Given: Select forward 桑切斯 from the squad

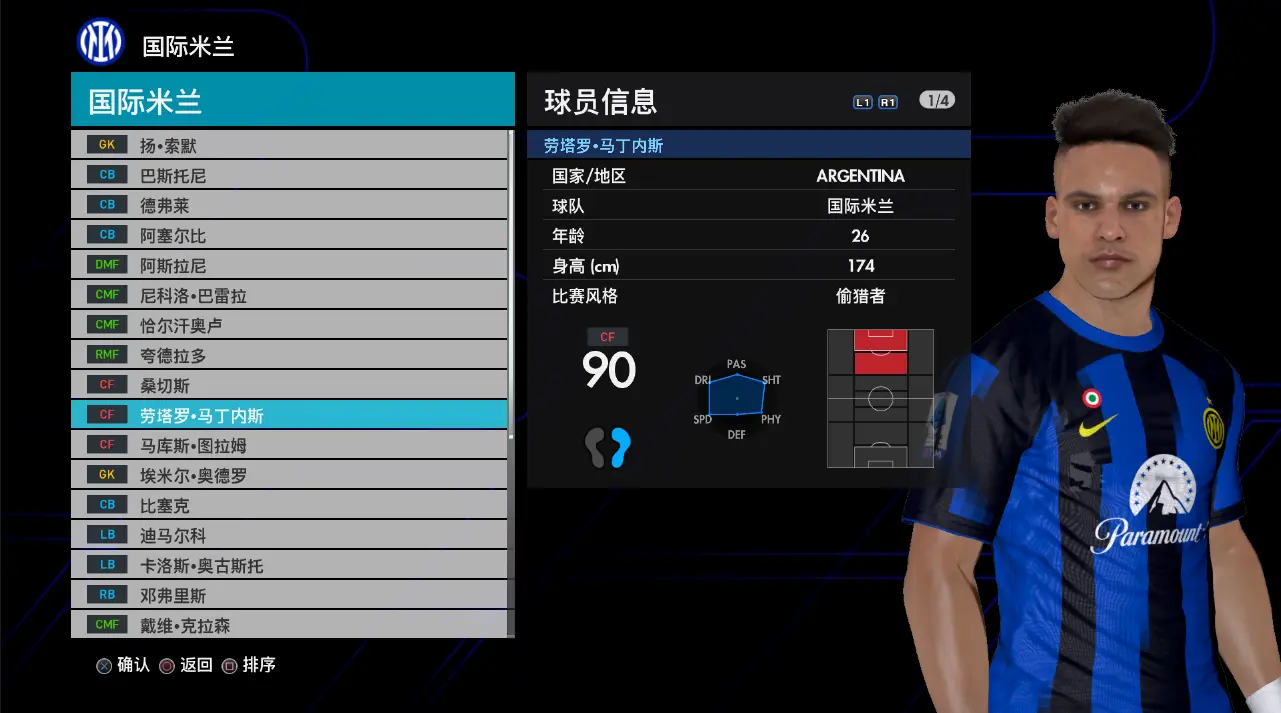Looking at the screenshot, I should (x=289, y=385).
